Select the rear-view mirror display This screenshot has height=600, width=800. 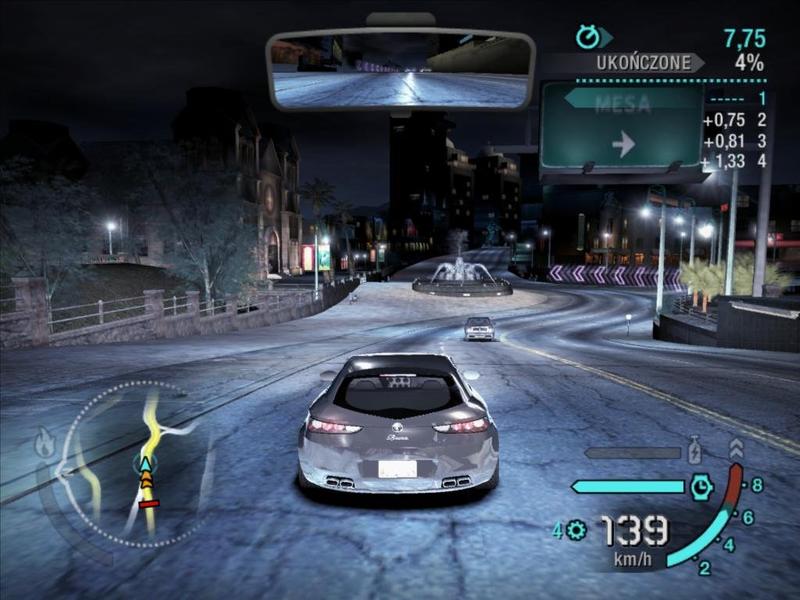(400, 69)
